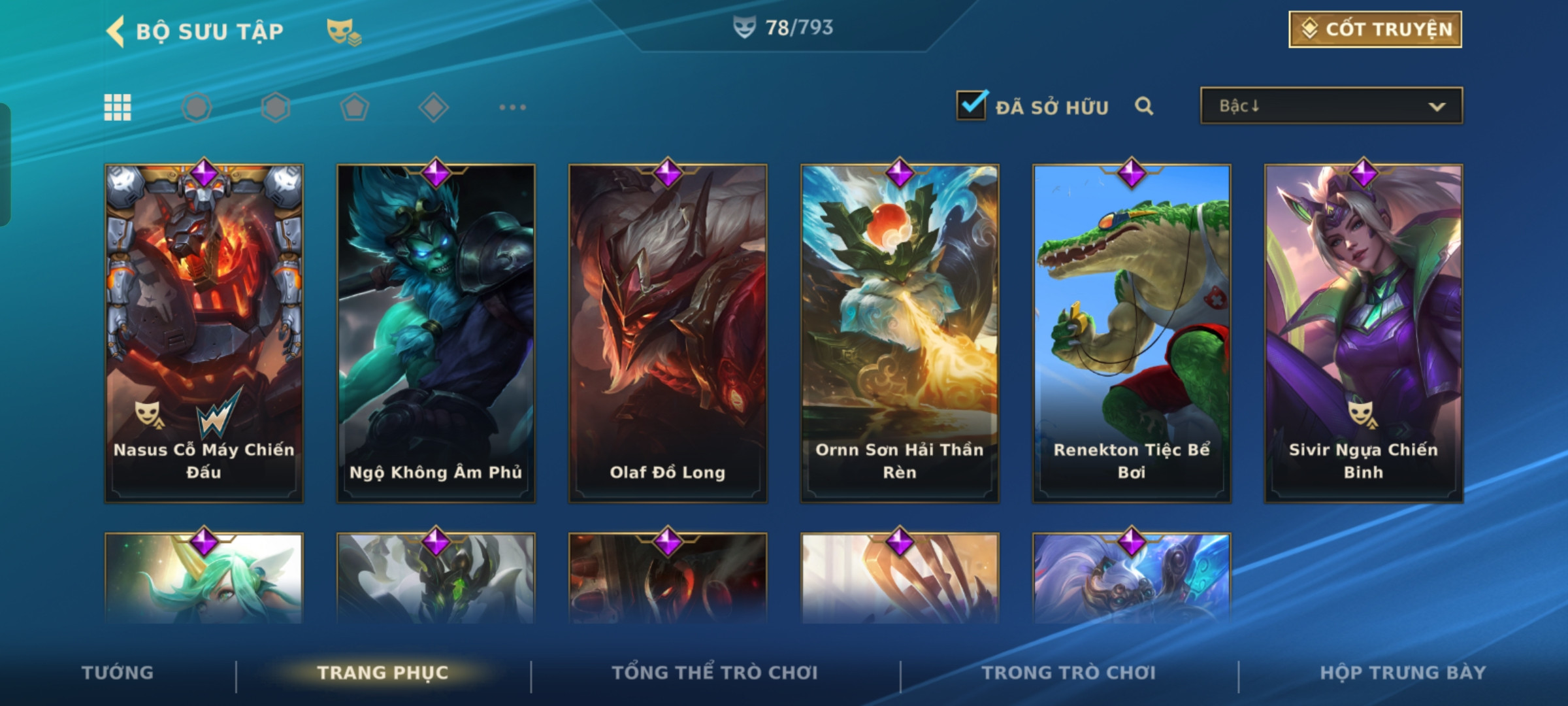
Task: Switch to the Hộp Trưng Bày tab
Action: (1403, 673)
